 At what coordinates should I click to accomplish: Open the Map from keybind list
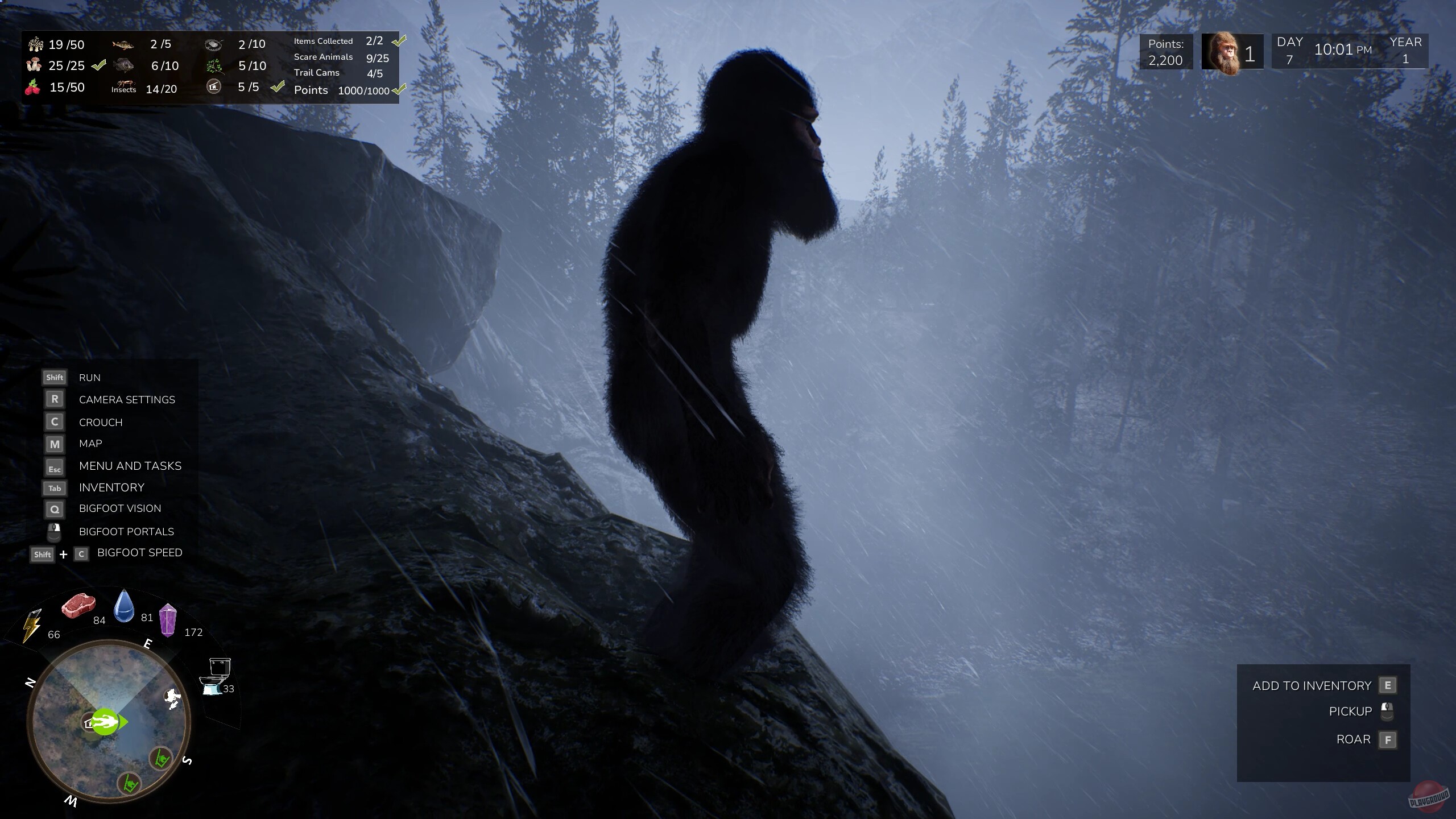coord(90,444)
